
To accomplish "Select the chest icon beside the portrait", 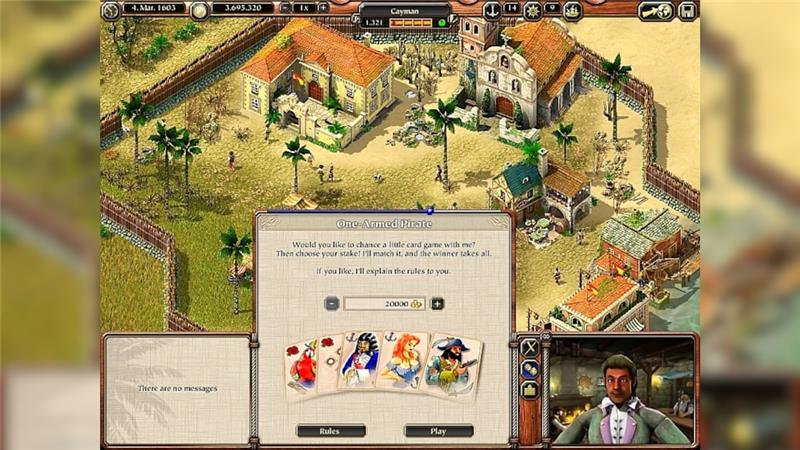I will tap(530, 390).
